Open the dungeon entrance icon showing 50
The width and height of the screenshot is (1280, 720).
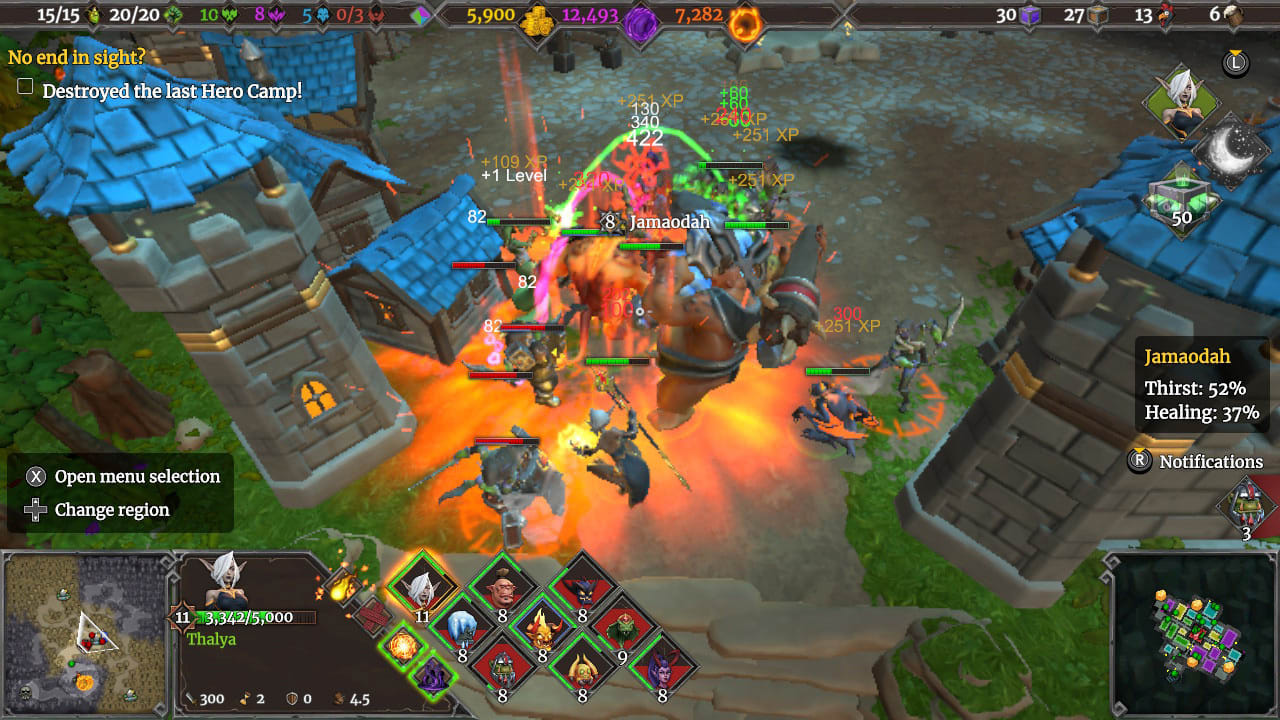click(1182, 196)
